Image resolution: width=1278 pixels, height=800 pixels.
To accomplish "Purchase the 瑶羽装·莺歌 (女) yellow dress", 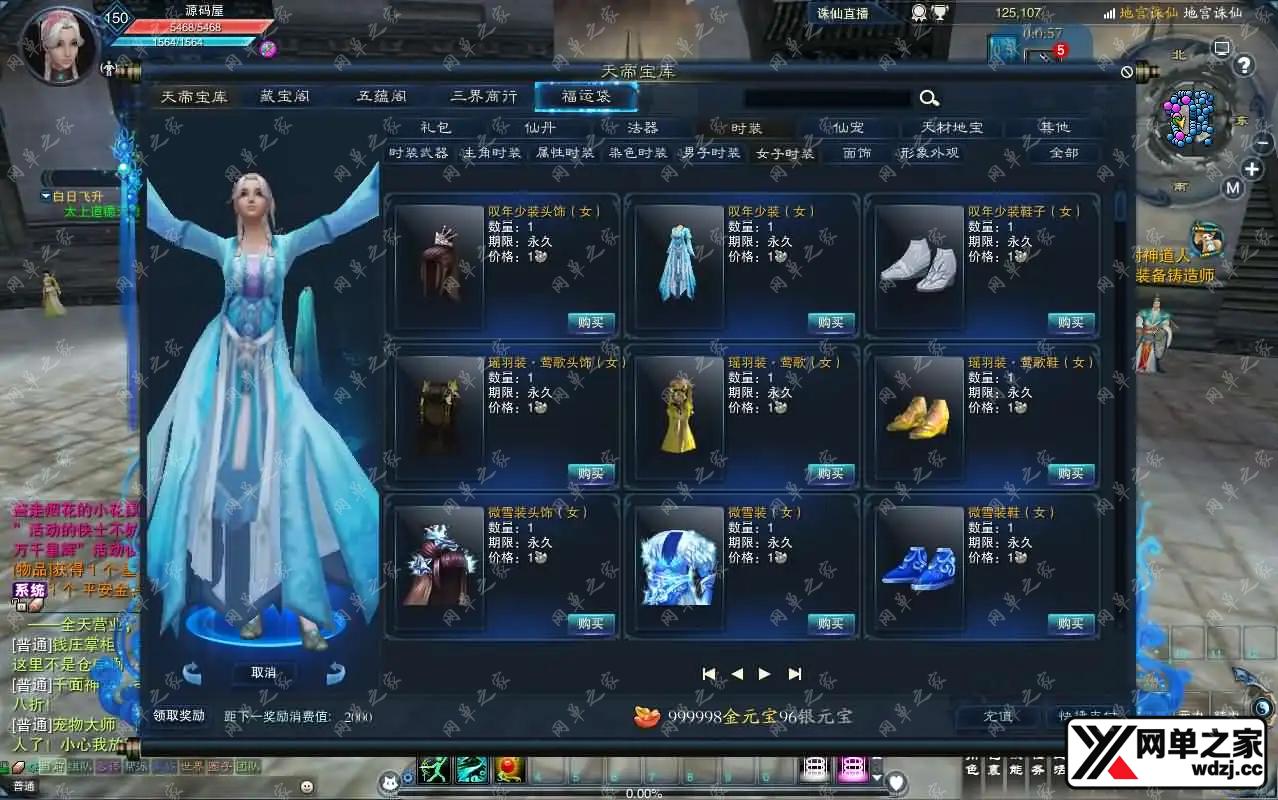I will [x=831, y=473].
